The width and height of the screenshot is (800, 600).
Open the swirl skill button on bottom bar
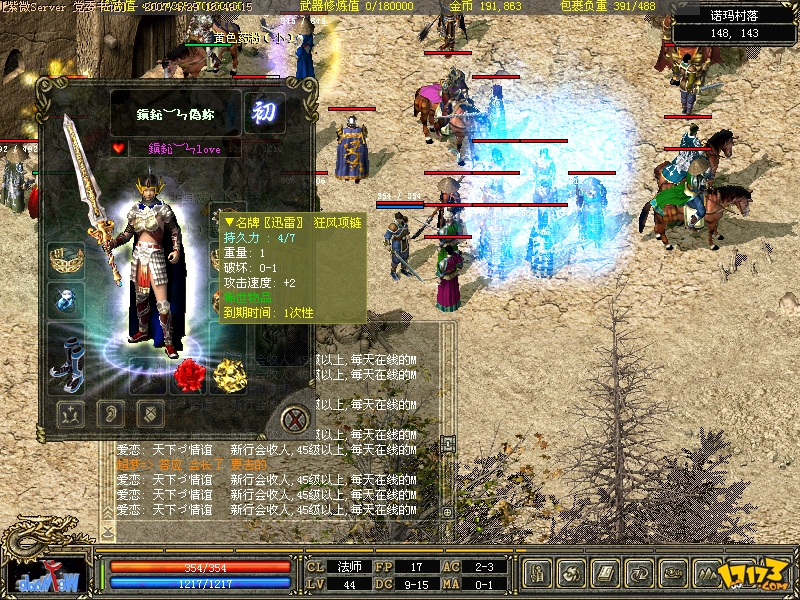click(573, 575)
